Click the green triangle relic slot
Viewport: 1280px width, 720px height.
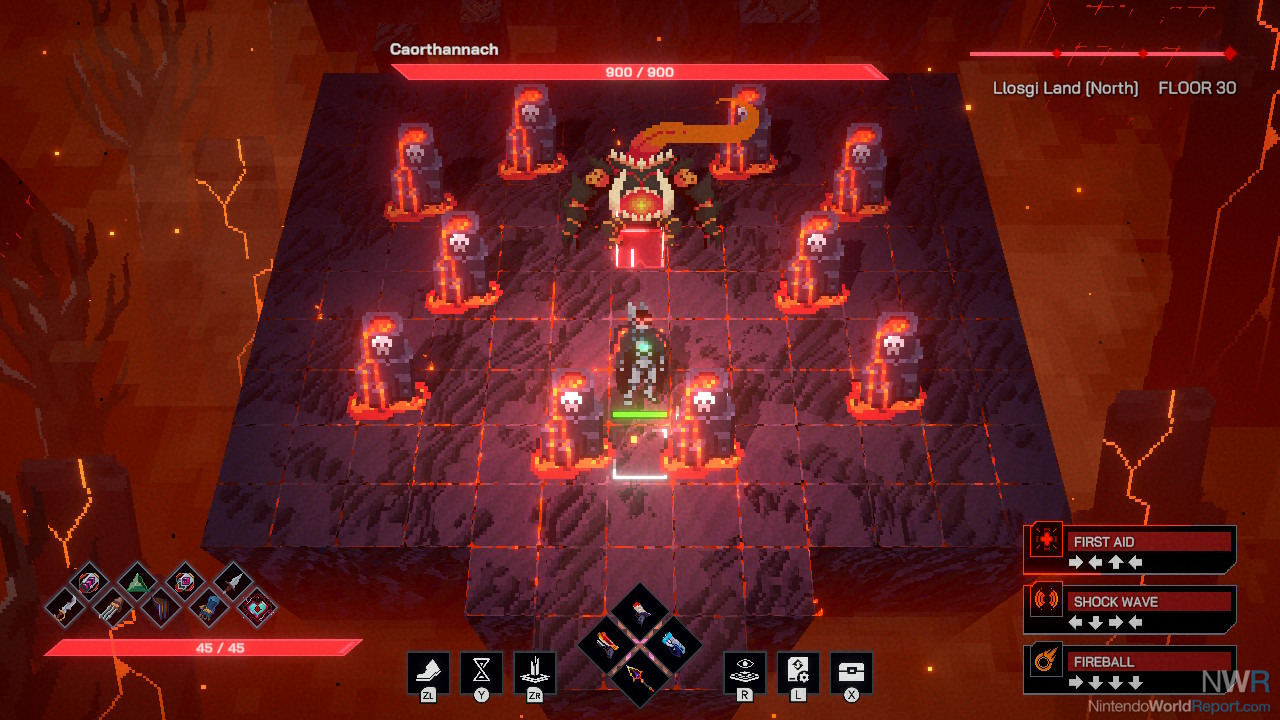pyautogui.click(x=137, y=580)
